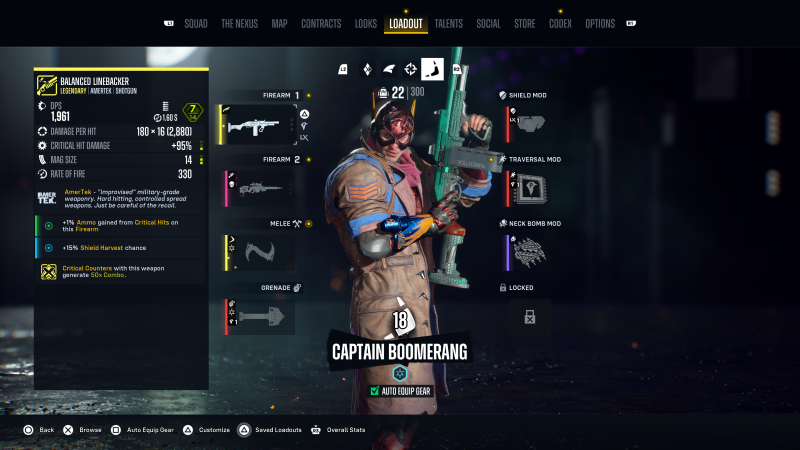Screen dimensions: 800x450
Task: Open the Store tab
Action: point(525,23)
